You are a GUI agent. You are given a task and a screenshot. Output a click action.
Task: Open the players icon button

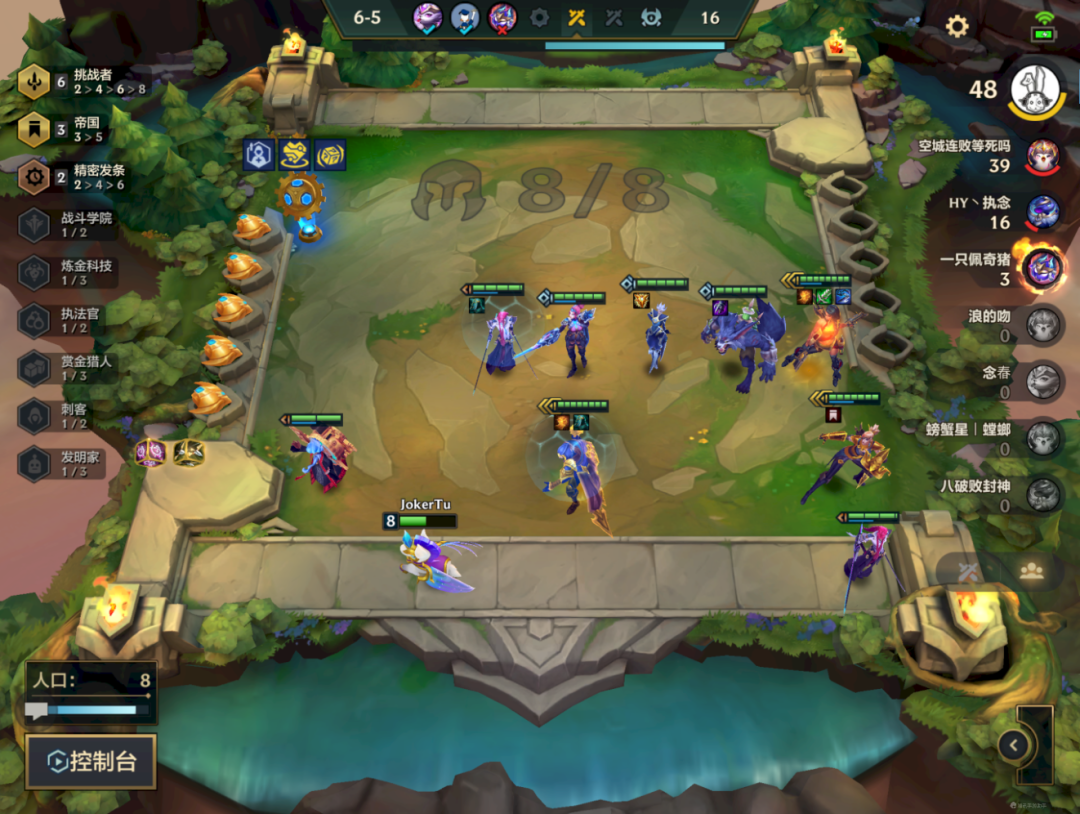click(x=1031, y=571)
